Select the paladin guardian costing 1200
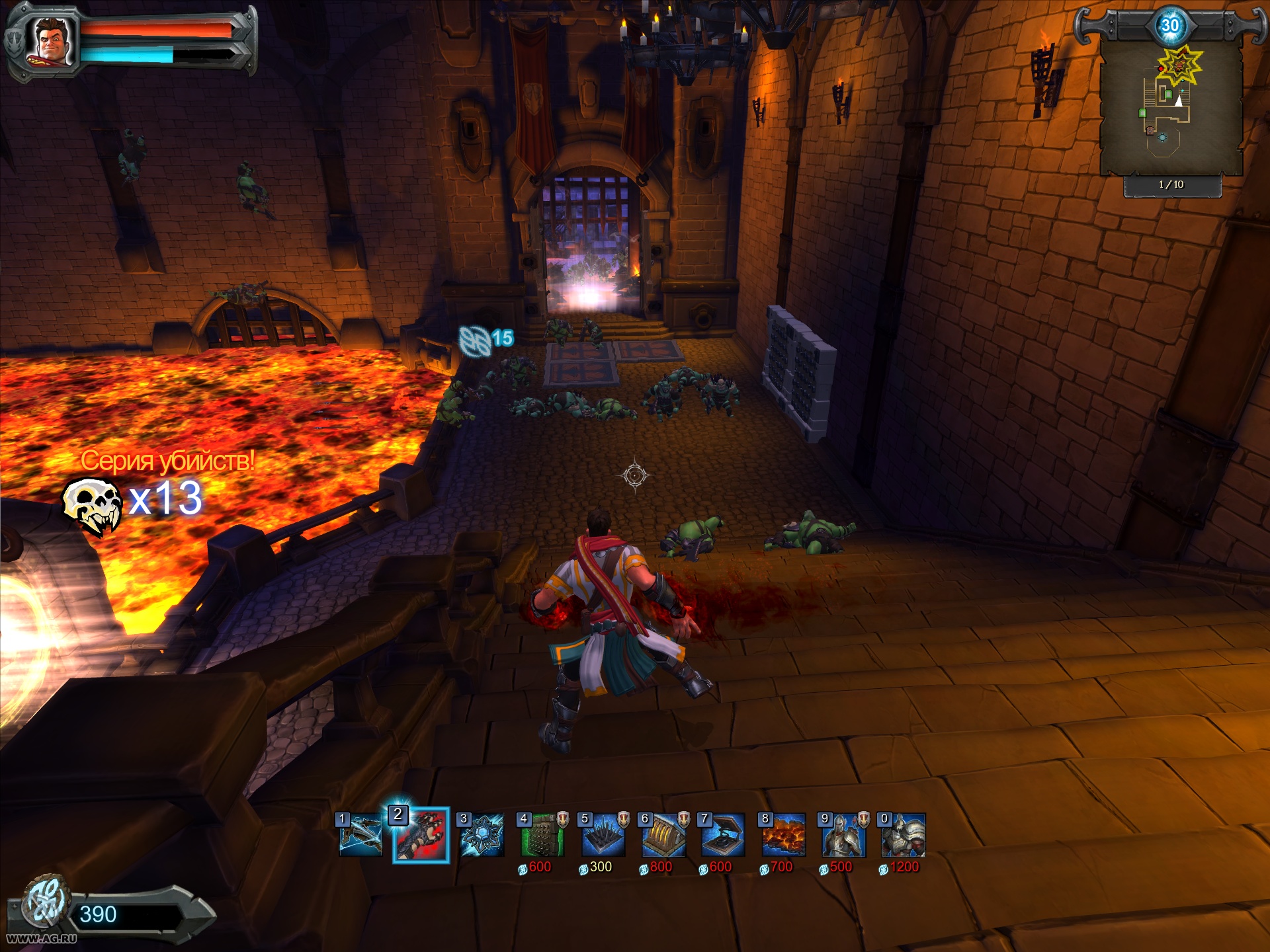This screenshot has height=952, width=1270. 904,835
